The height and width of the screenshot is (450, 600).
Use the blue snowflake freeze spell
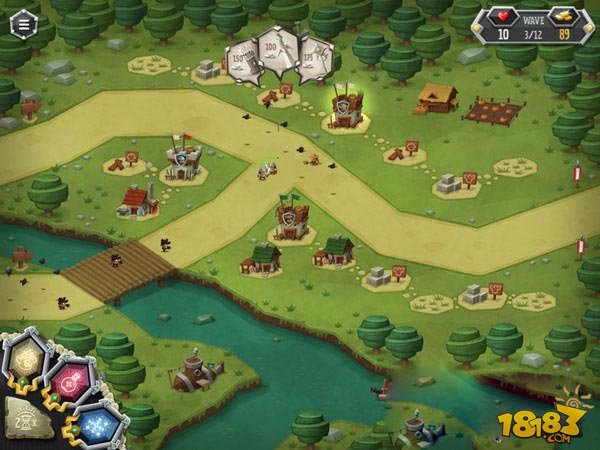97,425
